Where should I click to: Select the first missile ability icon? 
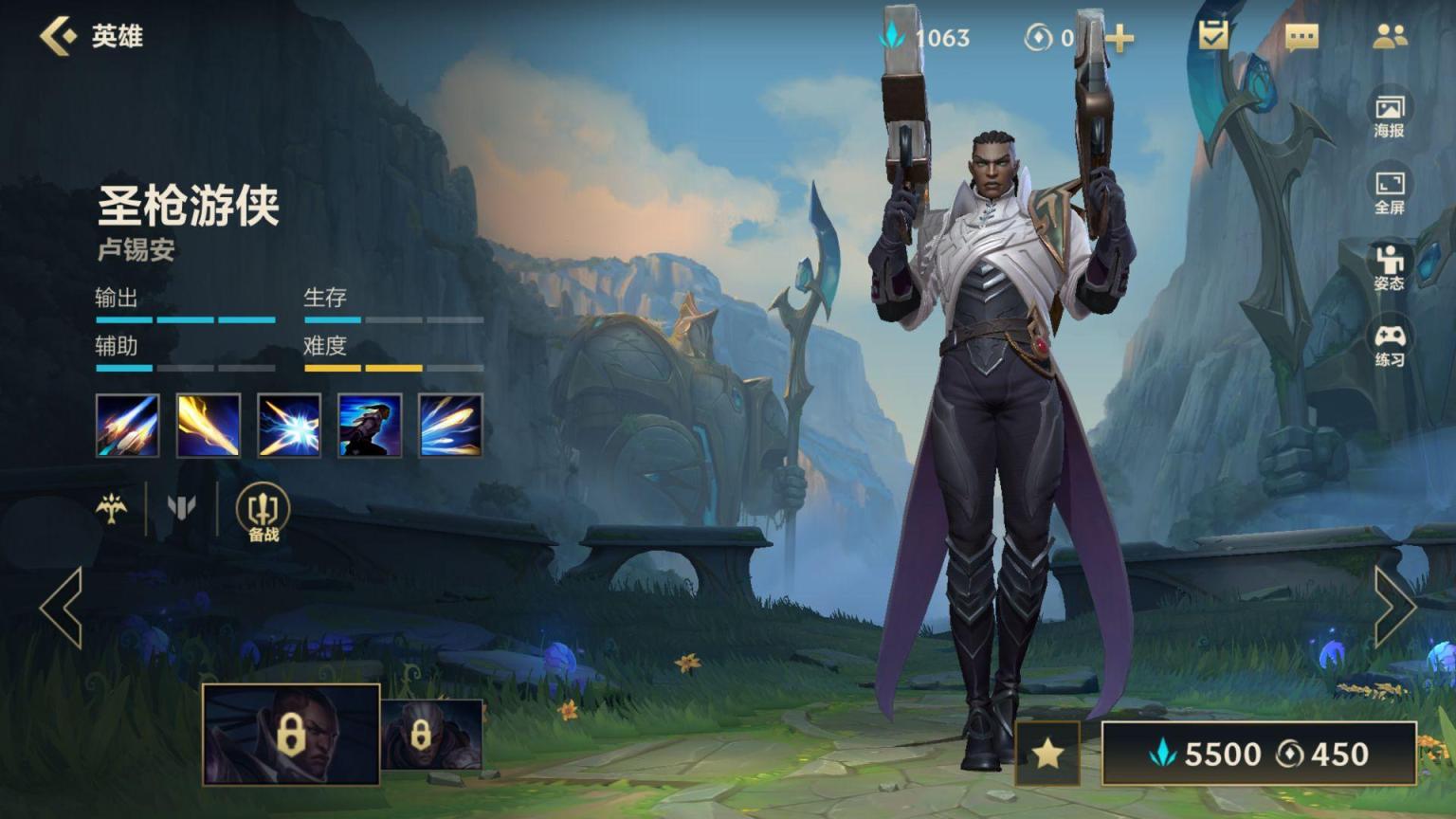127,426
